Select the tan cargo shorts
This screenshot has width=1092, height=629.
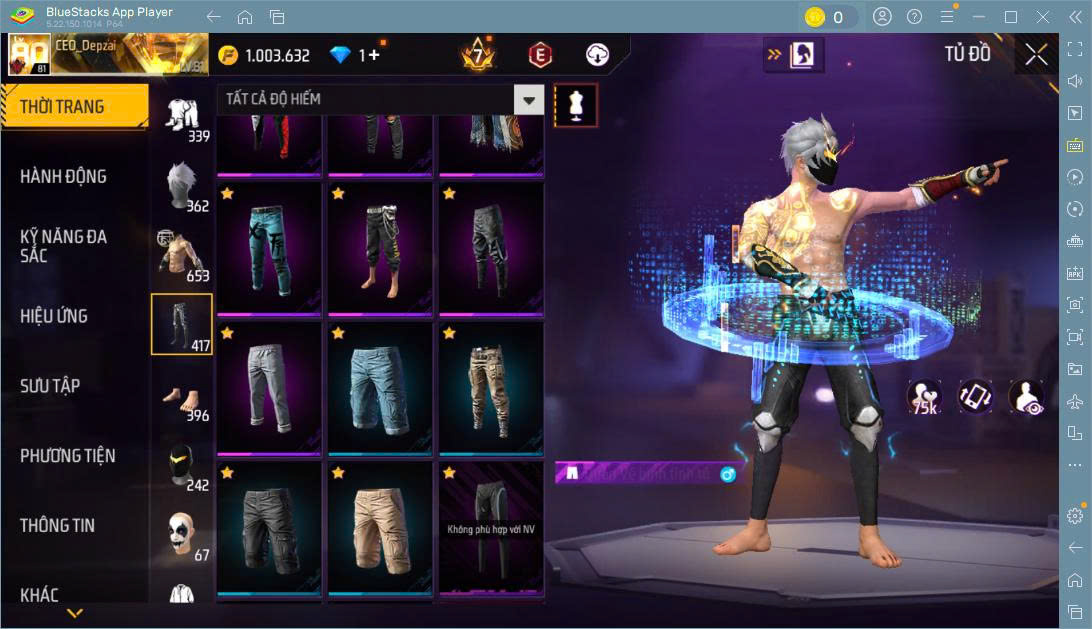[x=381, y=528]
